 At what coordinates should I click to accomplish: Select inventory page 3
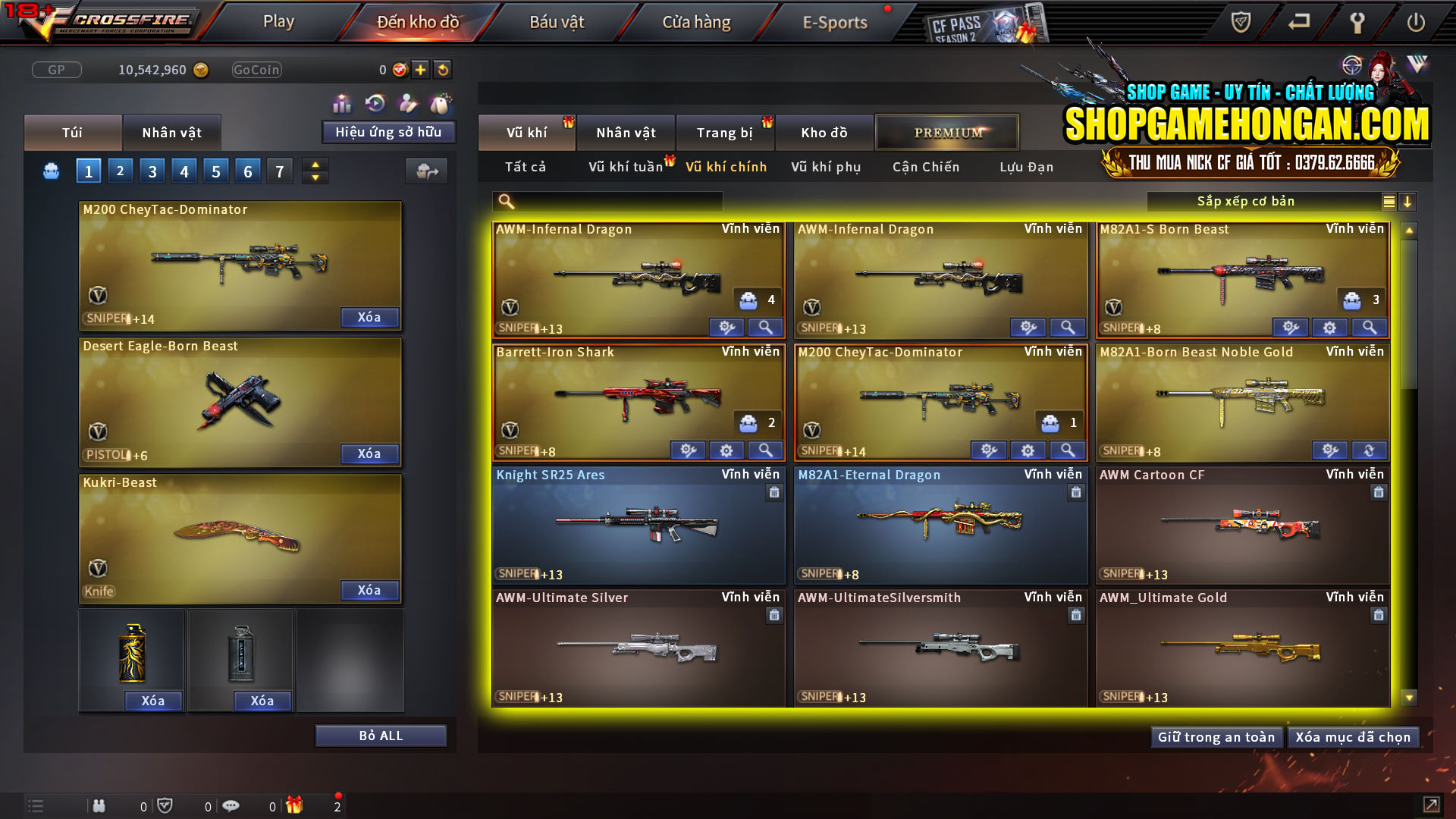(x=152, y=171)
